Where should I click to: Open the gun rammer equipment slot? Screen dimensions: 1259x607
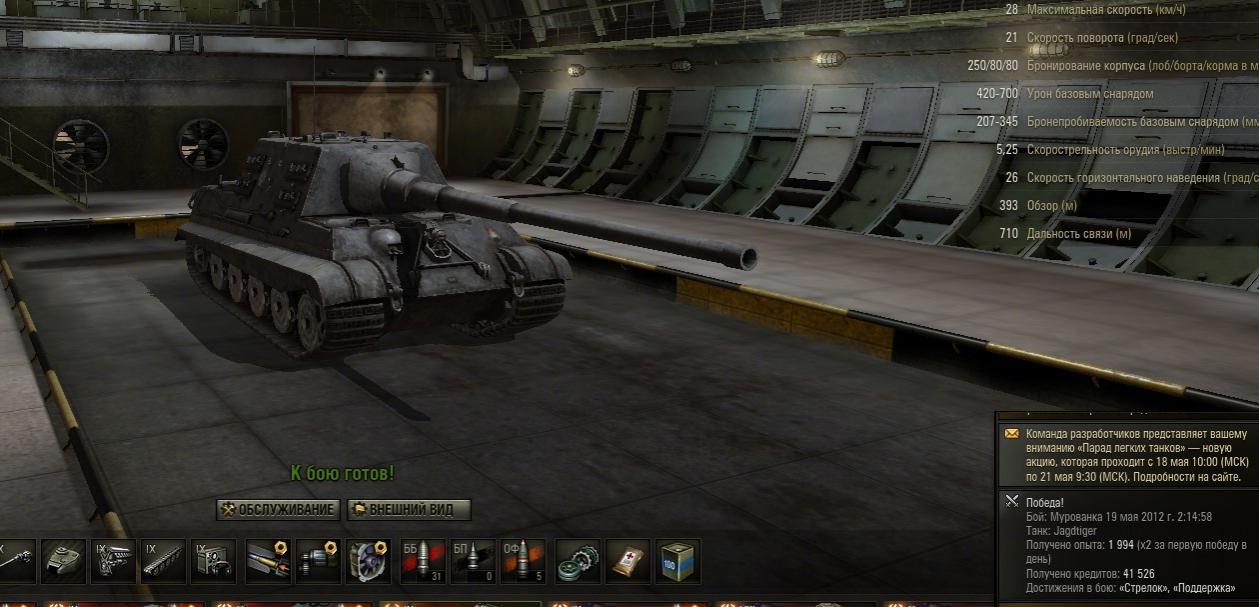tap(269, 561)
